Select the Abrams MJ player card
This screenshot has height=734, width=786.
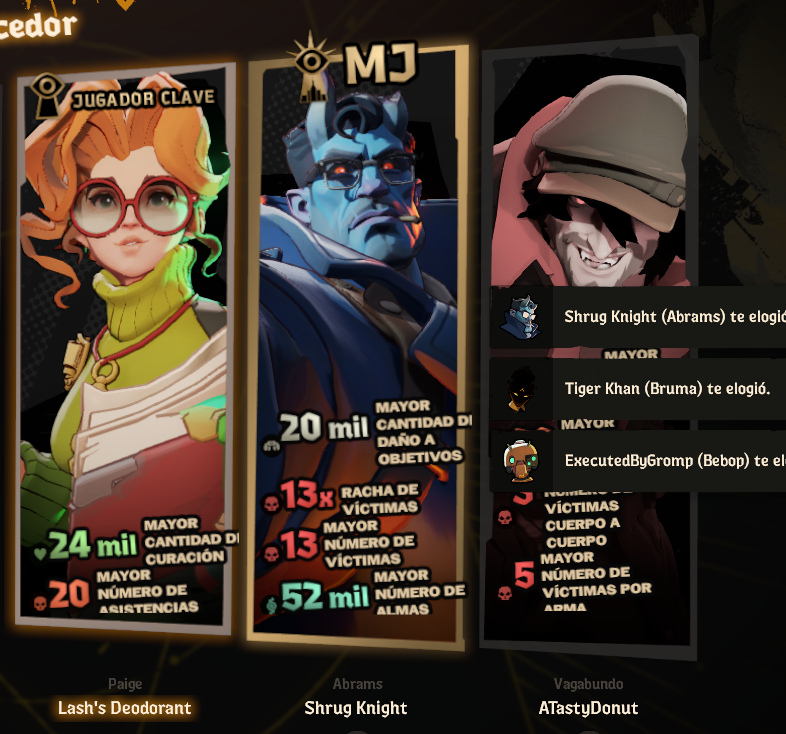pos(357,340)
